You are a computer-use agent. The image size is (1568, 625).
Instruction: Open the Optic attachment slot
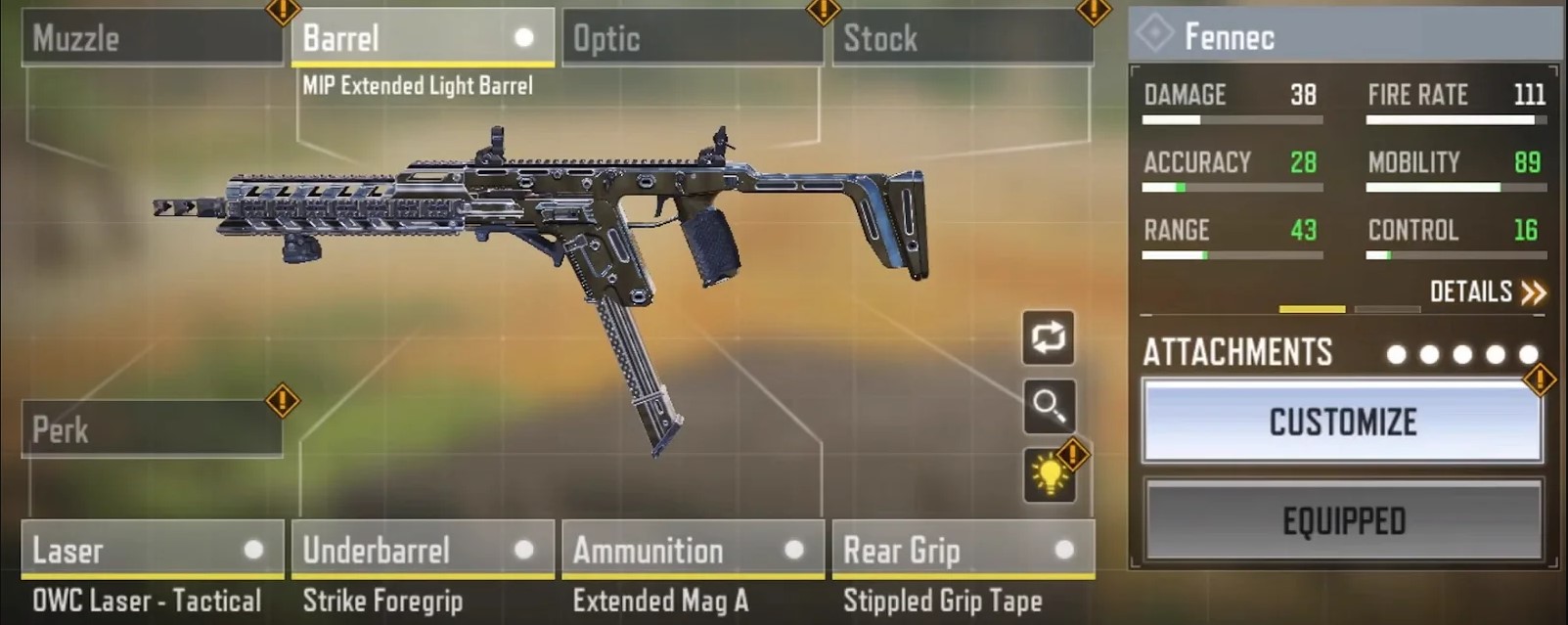pyautogui.click(x=693, y=38)
